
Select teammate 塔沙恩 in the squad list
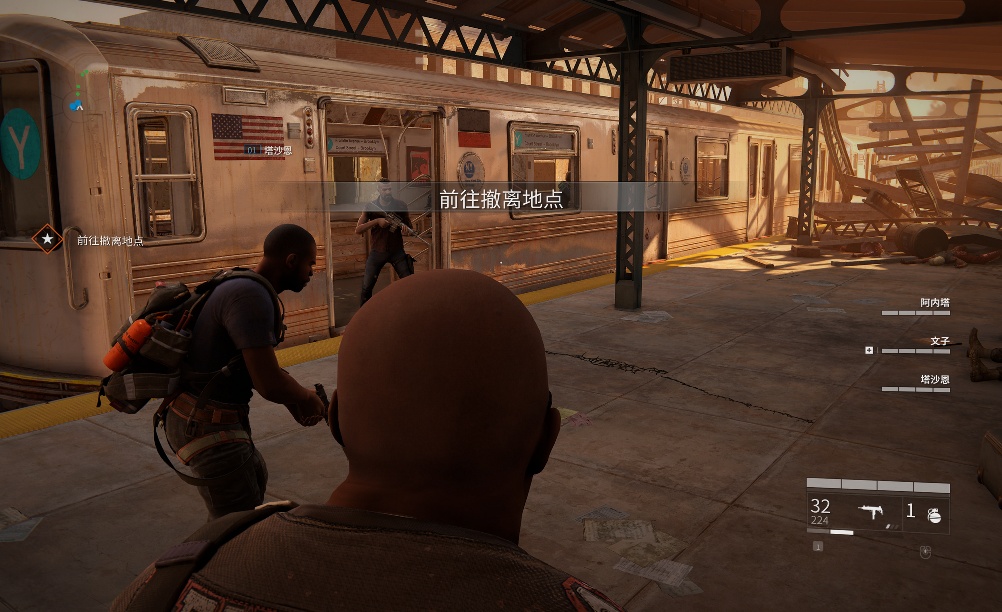(934, 380)
